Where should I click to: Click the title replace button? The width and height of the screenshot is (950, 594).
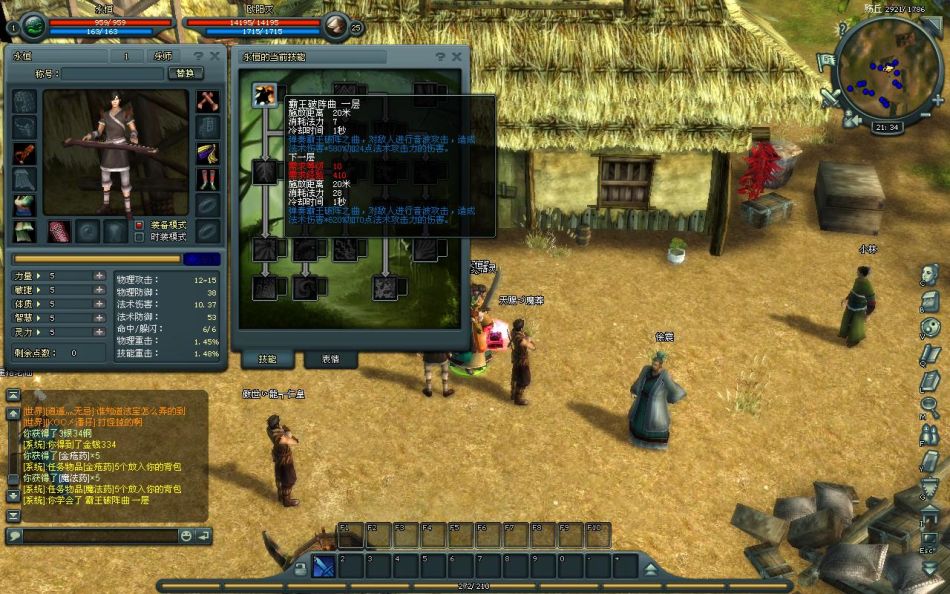pyautogui.click(x=184, y=74)
